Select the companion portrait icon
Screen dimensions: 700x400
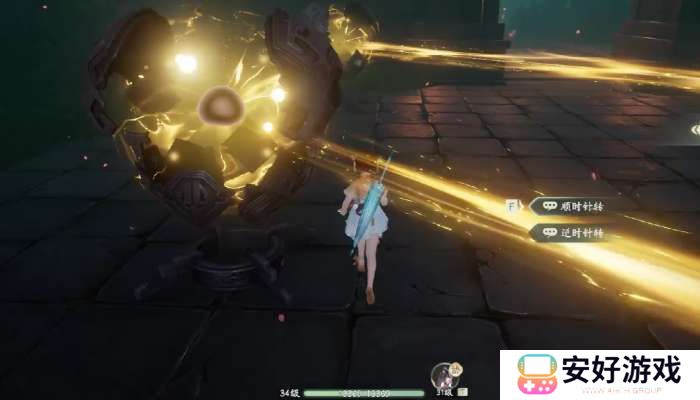click(445, 376)
